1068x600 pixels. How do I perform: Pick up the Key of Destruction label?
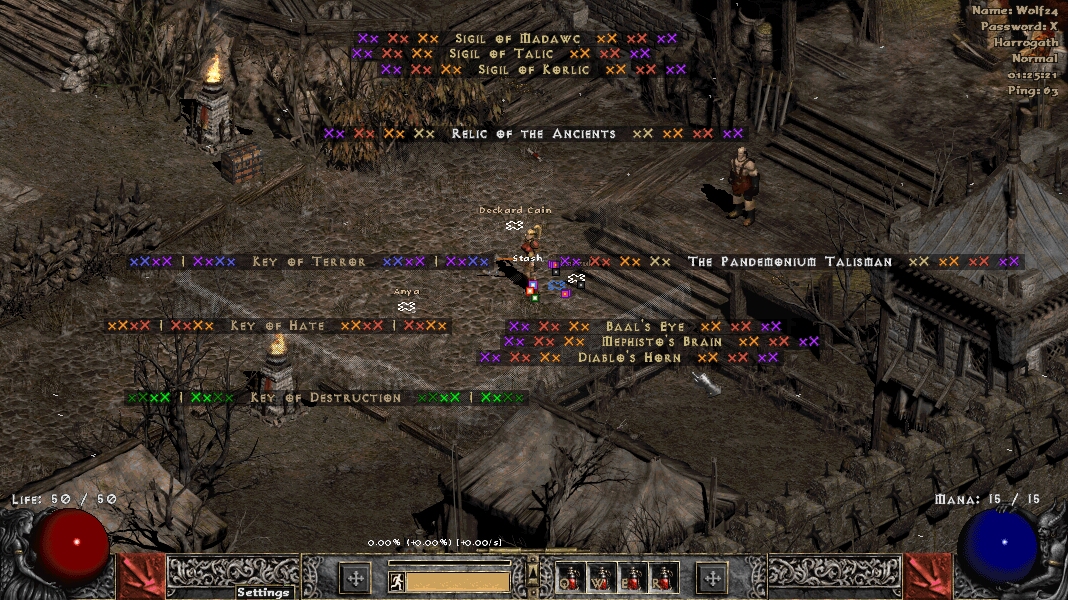click(325, 398)
